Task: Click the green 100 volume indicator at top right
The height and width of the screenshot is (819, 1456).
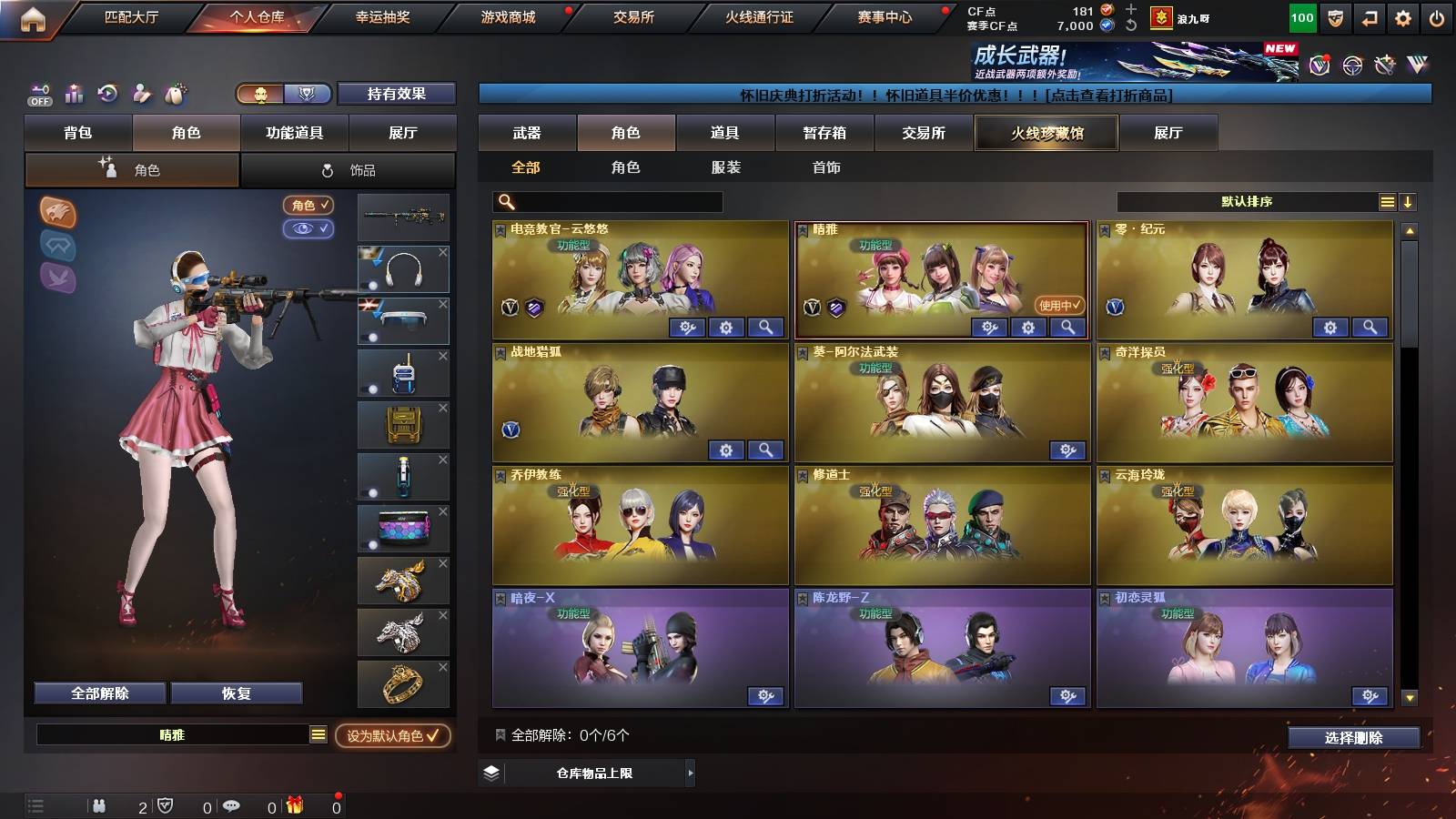Action: pos(1301,16)
